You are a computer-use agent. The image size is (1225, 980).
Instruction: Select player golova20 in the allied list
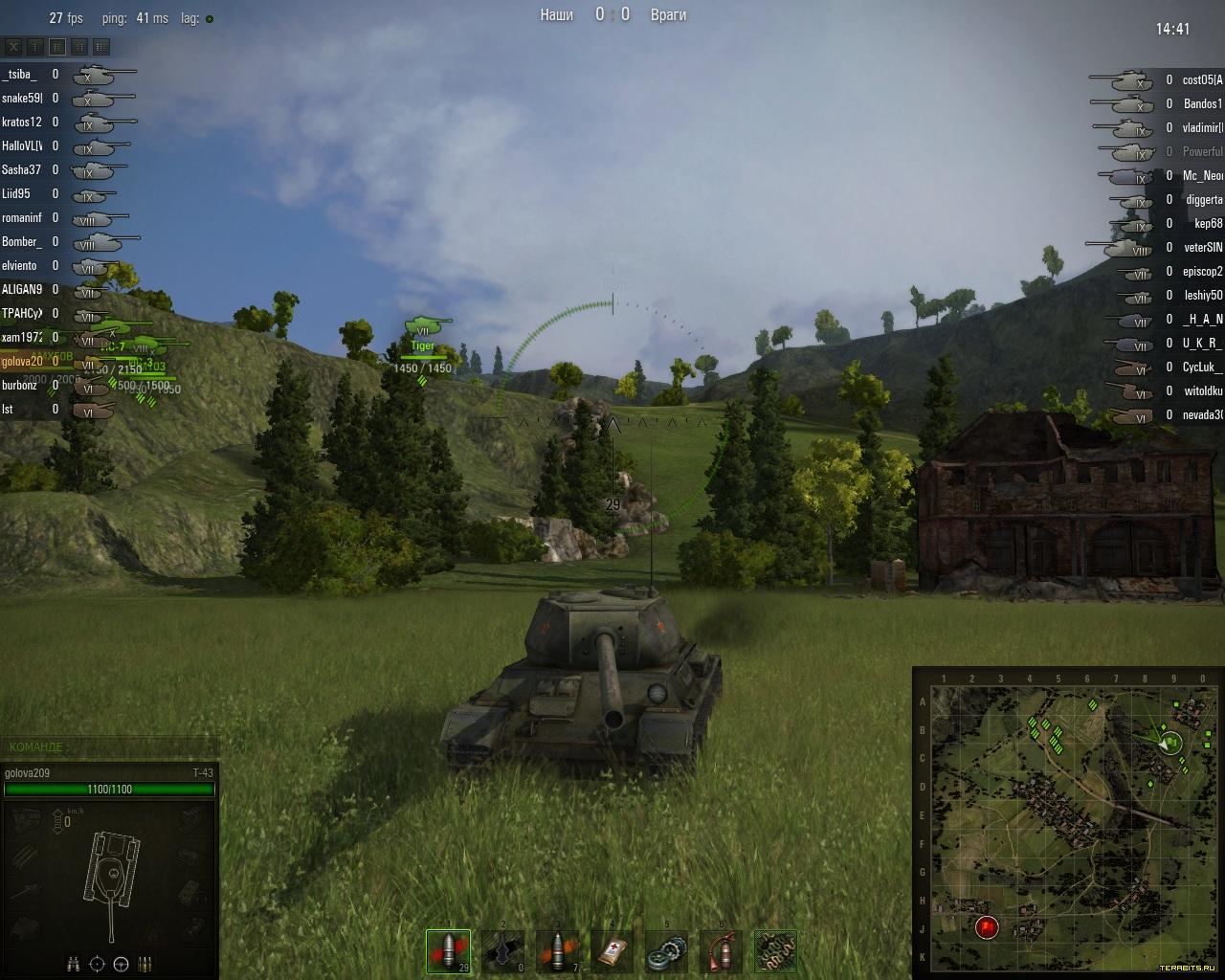pos(22,362)
